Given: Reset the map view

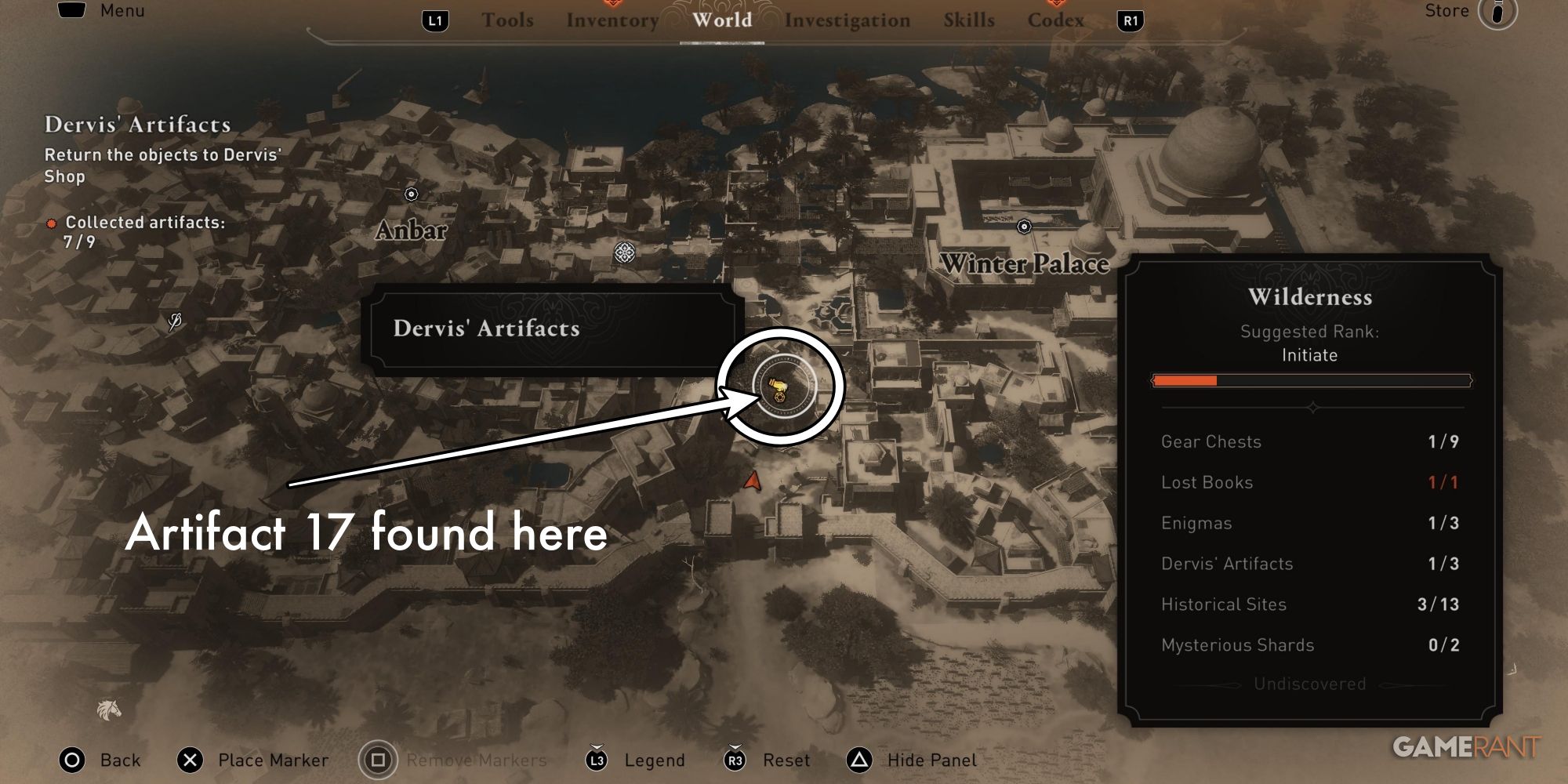Looking at the screenshot, I should pyautogui.click(x=733, y=760).
